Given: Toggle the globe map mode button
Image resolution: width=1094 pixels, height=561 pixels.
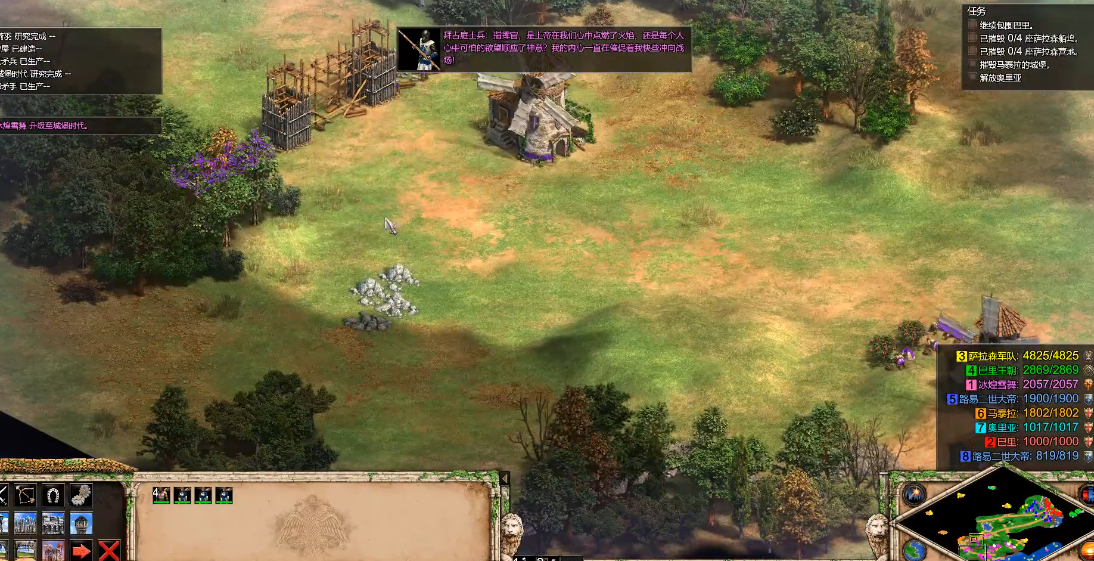Looking at the screenshot, I should click(913, 550).
